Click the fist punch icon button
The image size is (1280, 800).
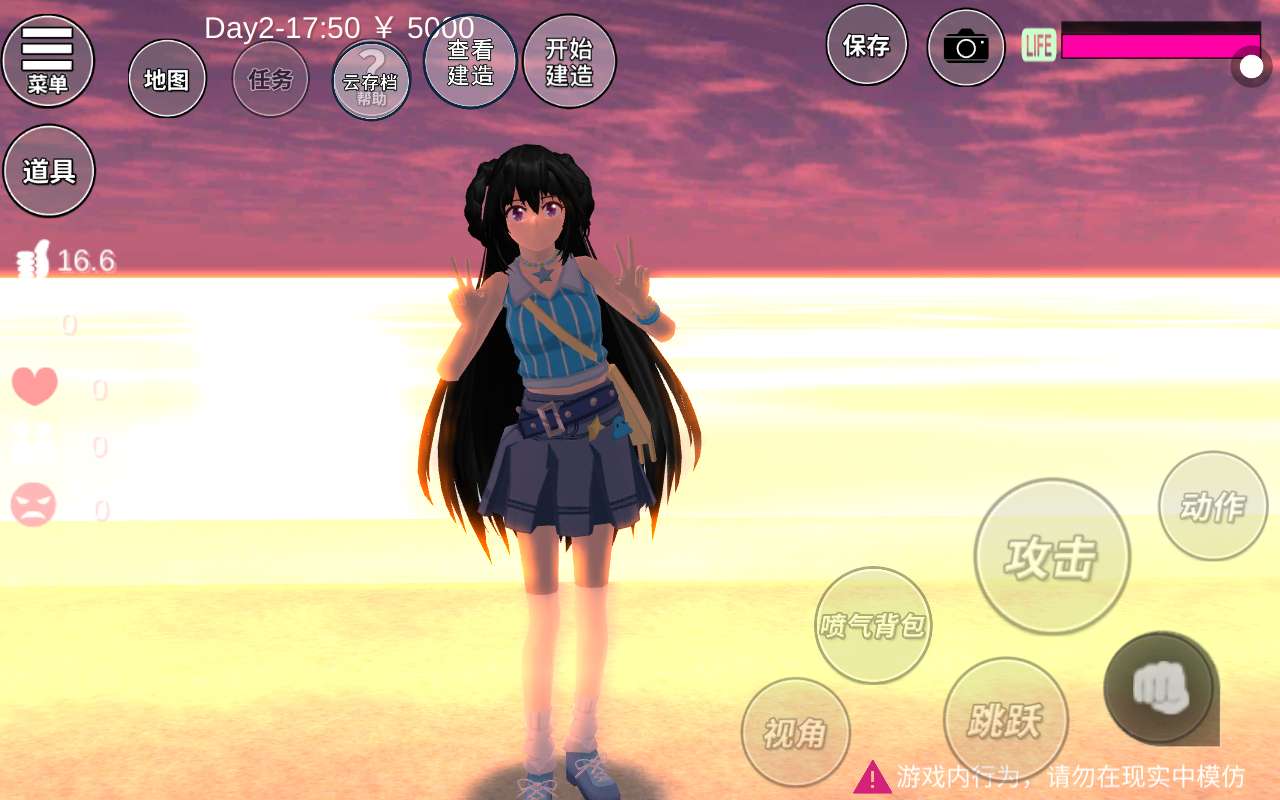[1160, 687]
